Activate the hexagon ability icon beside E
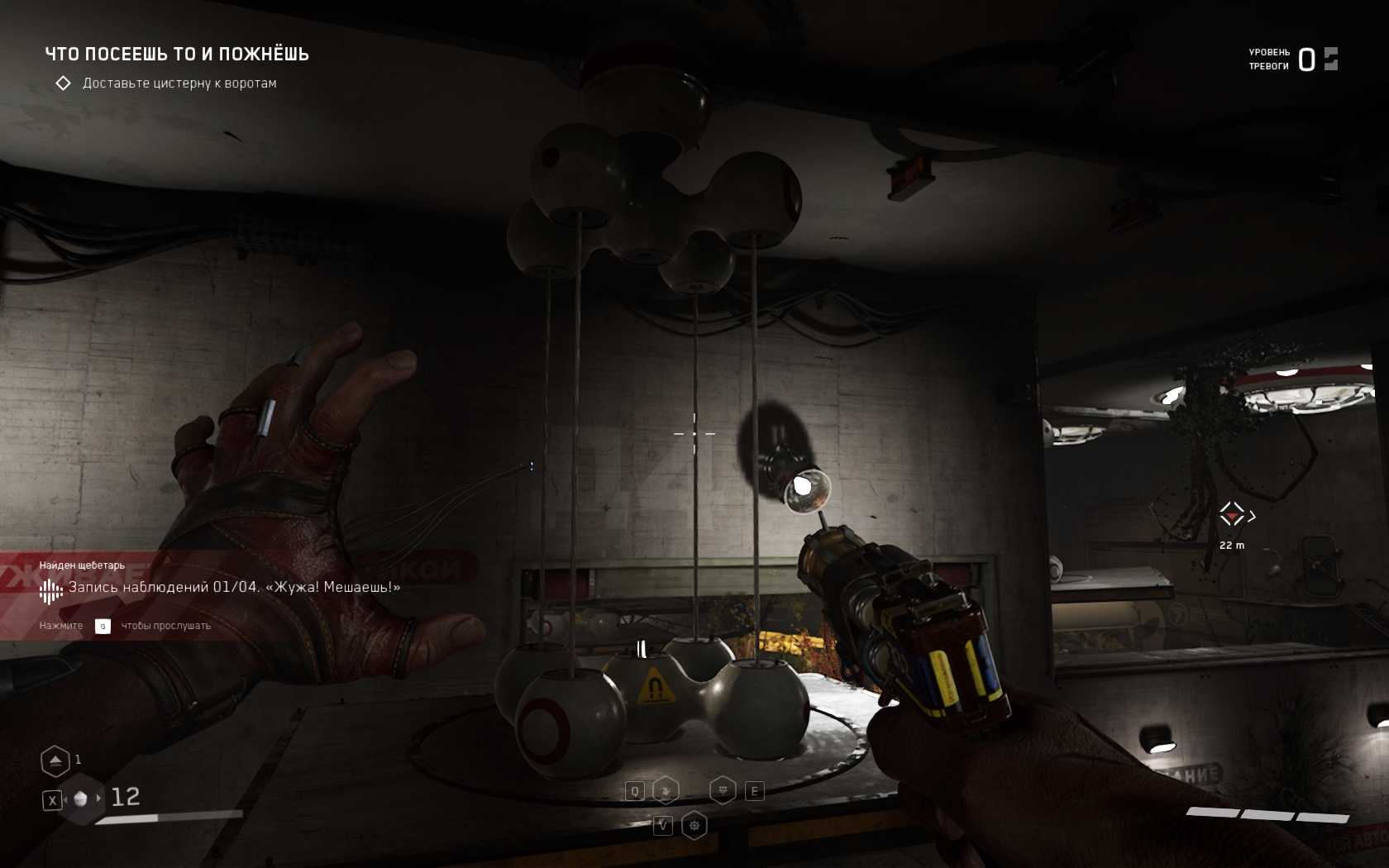 coord(723,790)
